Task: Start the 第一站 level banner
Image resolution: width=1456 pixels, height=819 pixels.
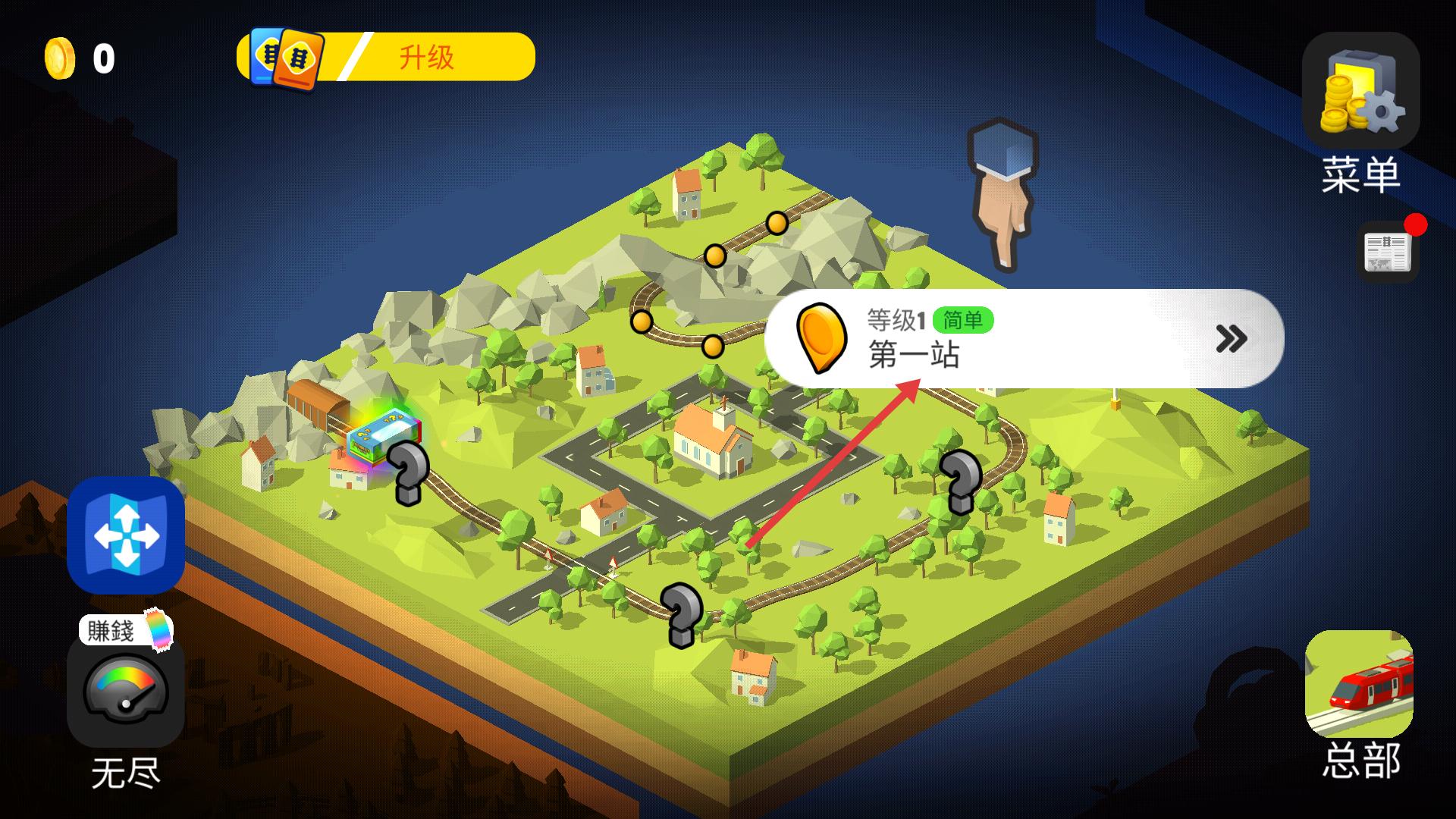Action: pos(1024,338)
